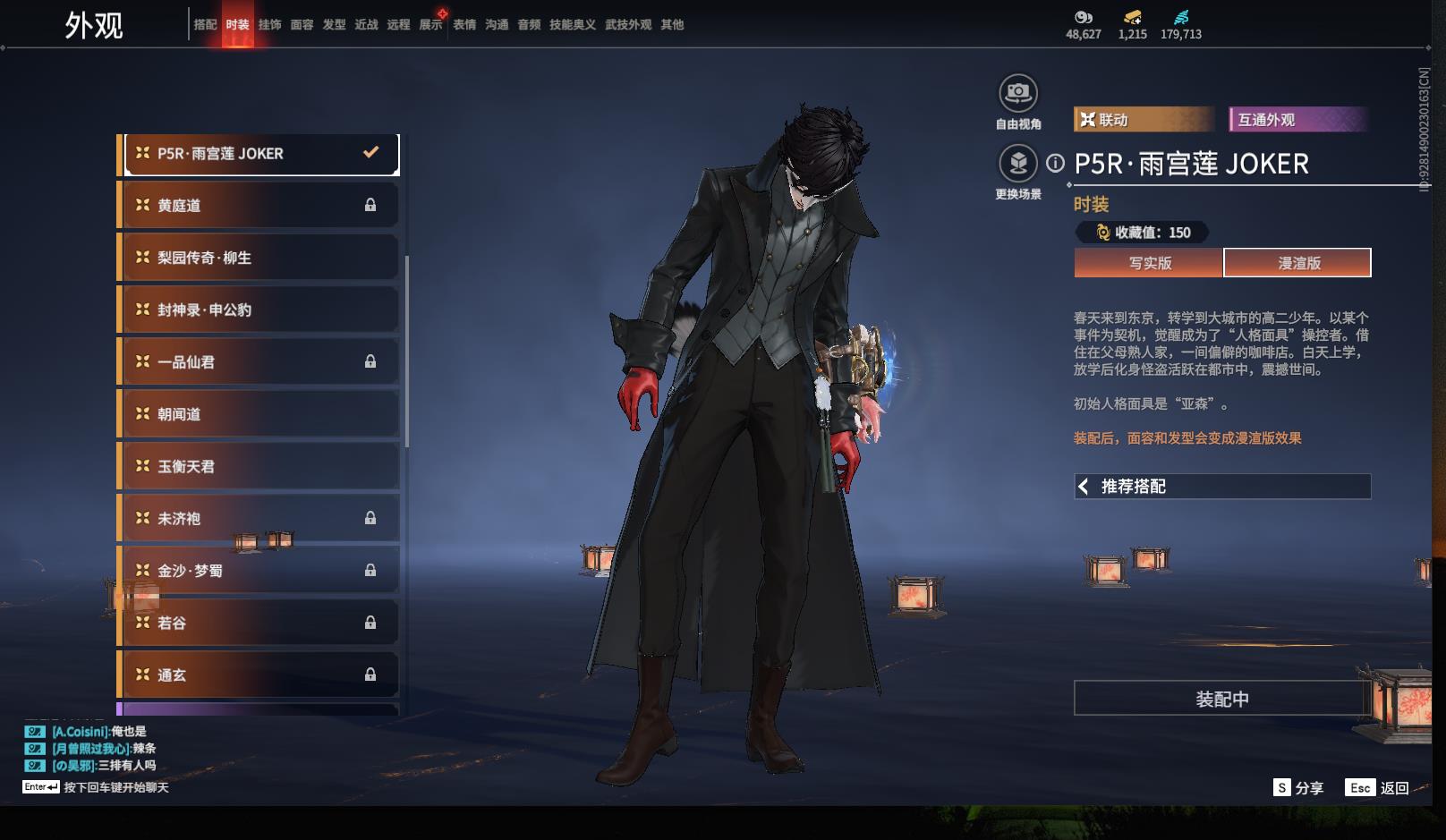
Task: Select the locked 金沙·梦蜀 outfit
Action: (259, 571)
